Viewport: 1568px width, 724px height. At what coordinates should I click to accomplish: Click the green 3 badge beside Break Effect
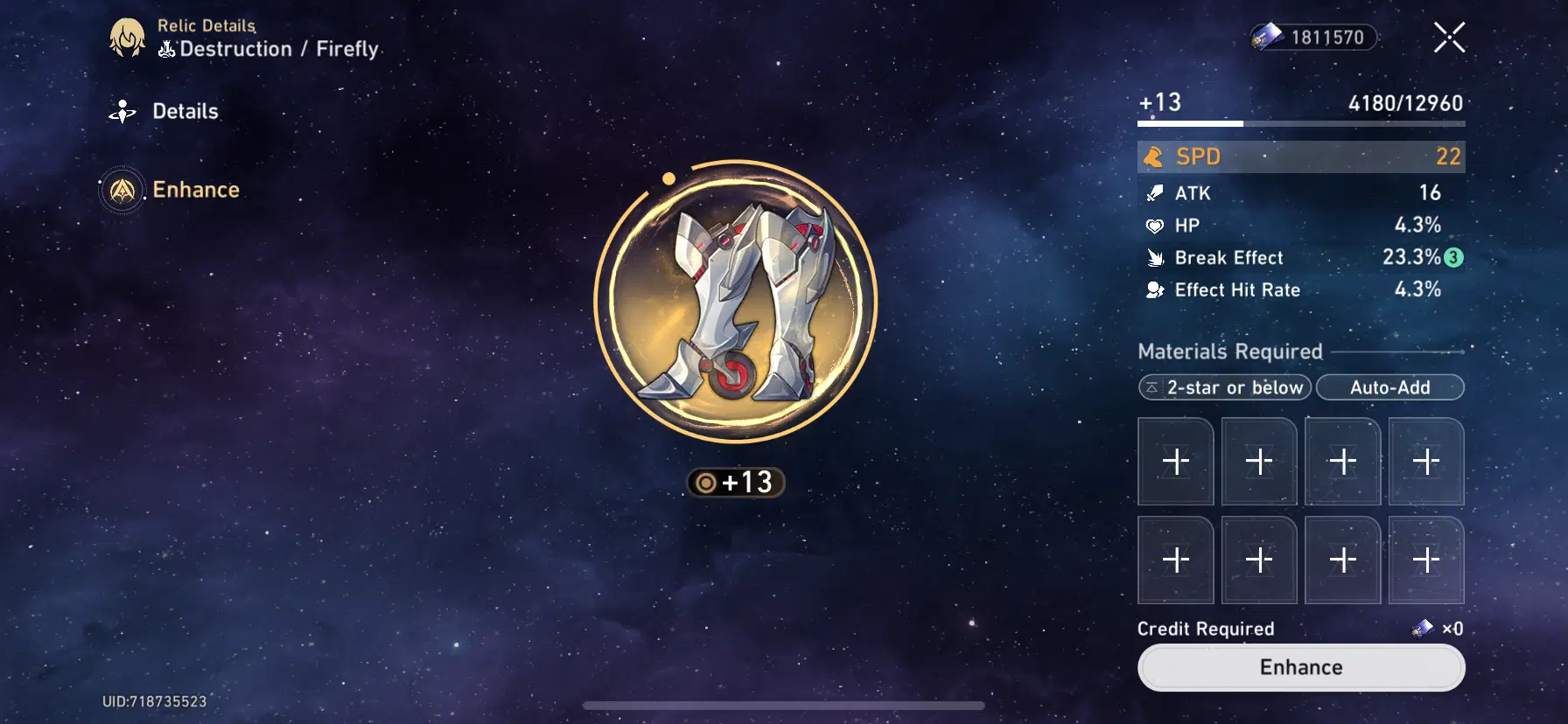pyautogui.click(x=1452, y=258)
